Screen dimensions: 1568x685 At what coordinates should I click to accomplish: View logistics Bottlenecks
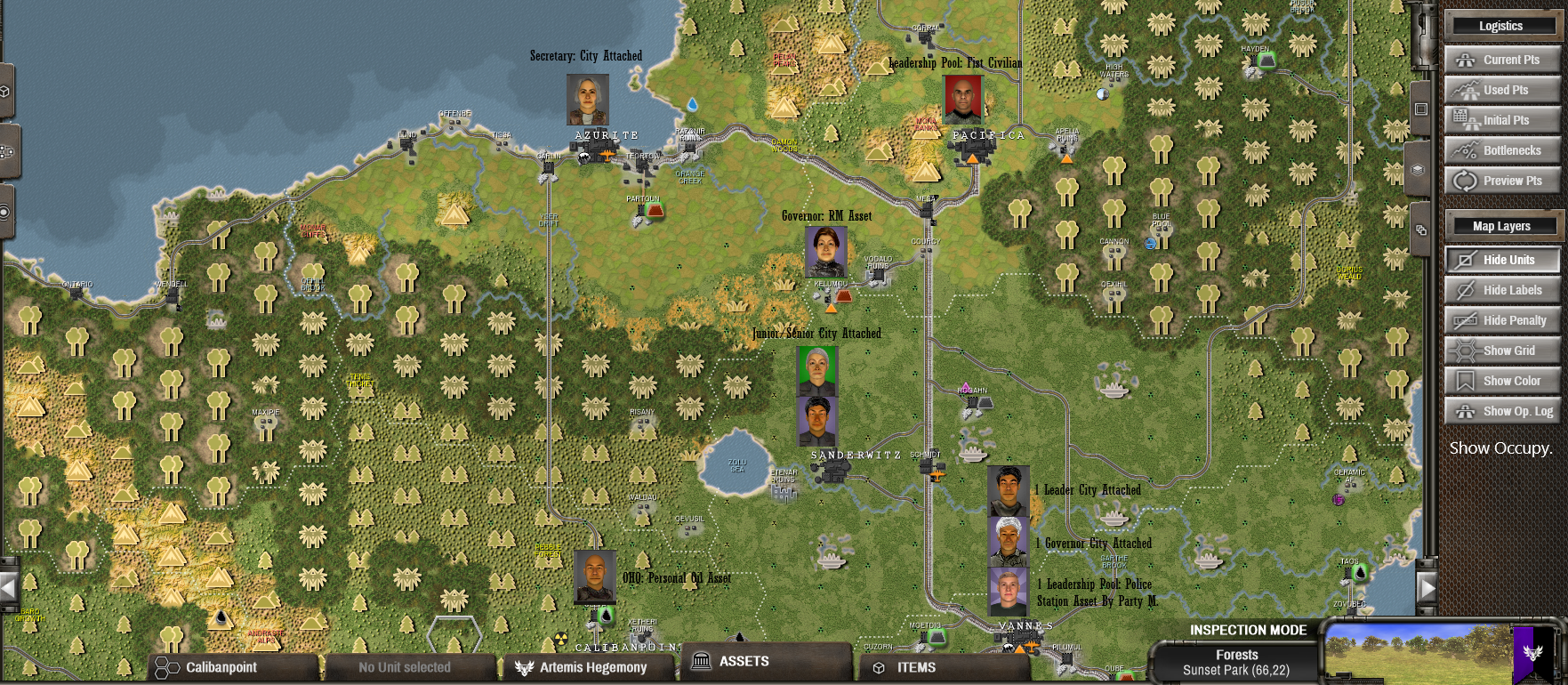click(x=1501, y=150)
